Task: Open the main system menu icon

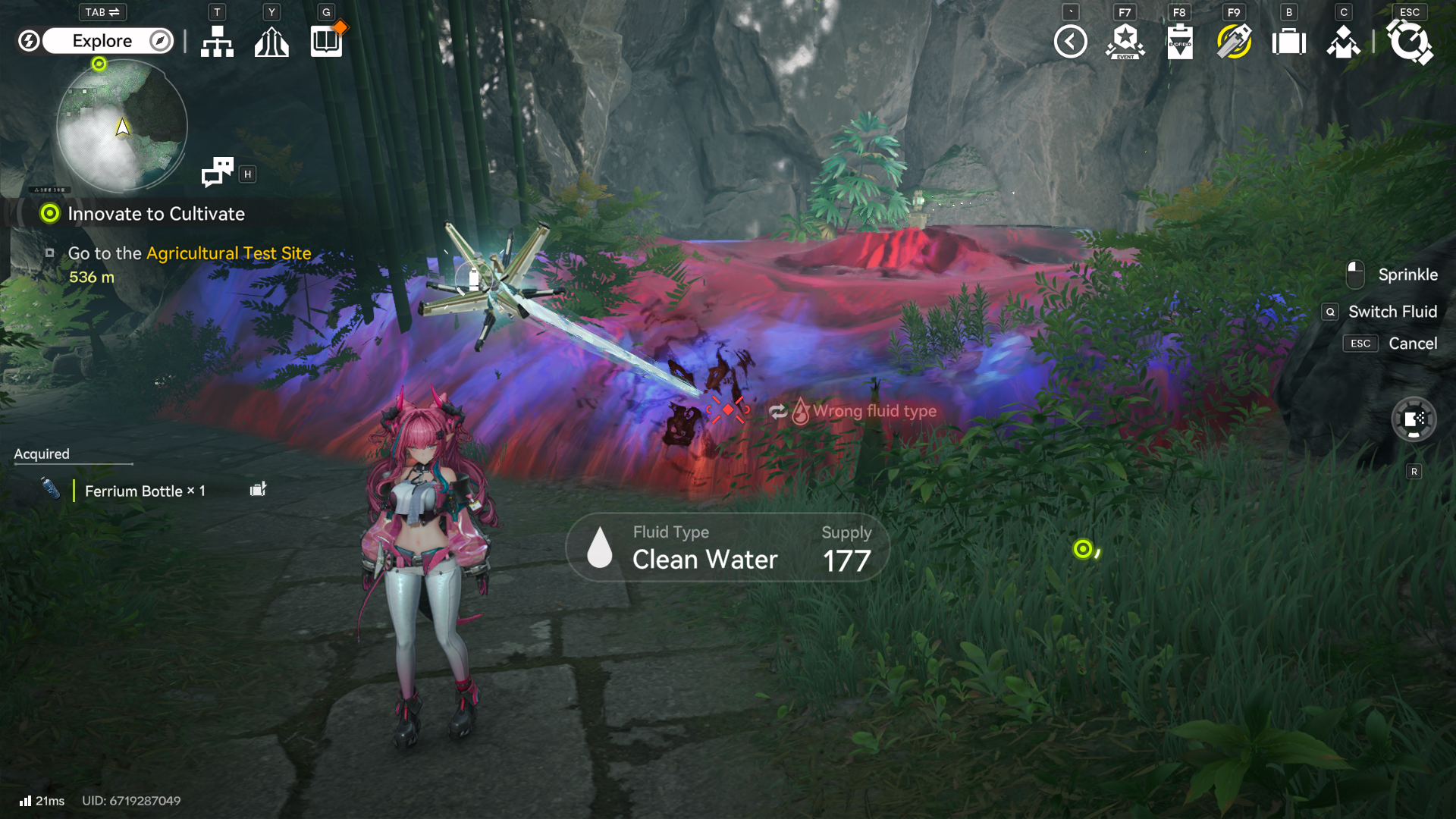Action: (1409, 42)
